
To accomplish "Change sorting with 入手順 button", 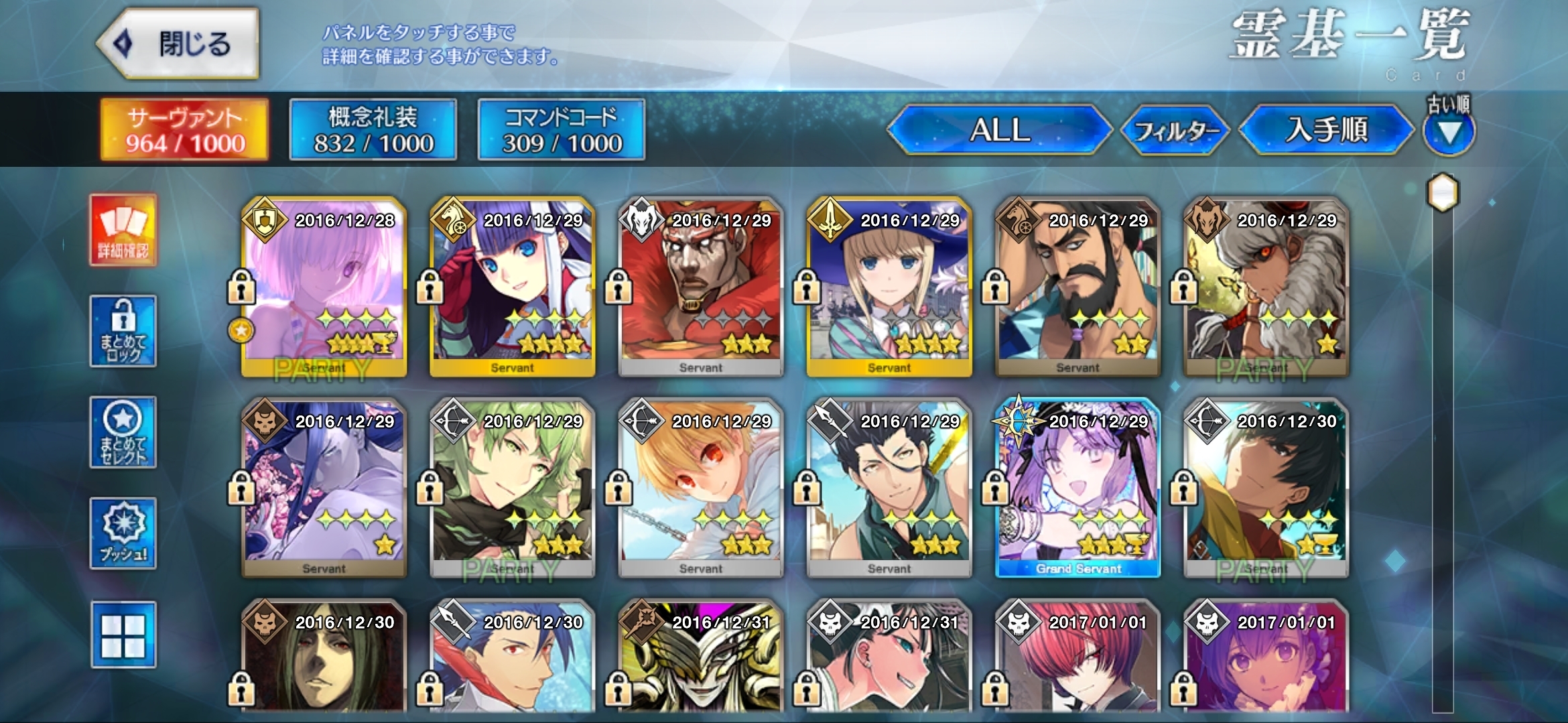I will (x=1325, y=129).
